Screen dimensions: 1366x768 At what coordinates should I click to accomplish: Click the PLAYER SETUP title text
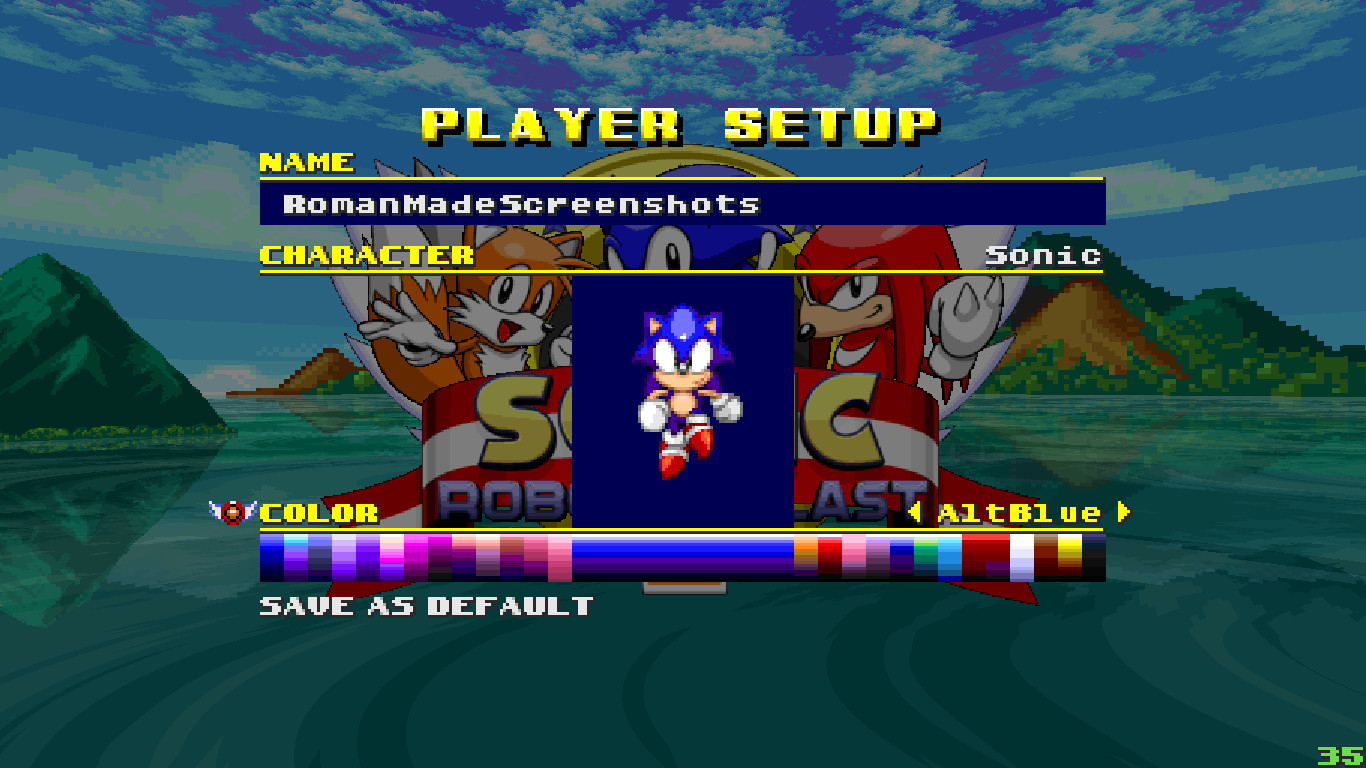tap(678, 122)
